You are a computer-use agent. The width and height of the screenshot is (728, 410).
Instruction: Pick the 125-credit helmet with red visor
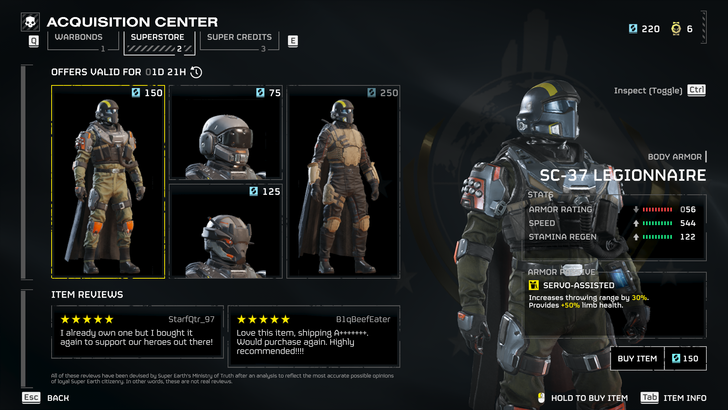pos(226,230)
